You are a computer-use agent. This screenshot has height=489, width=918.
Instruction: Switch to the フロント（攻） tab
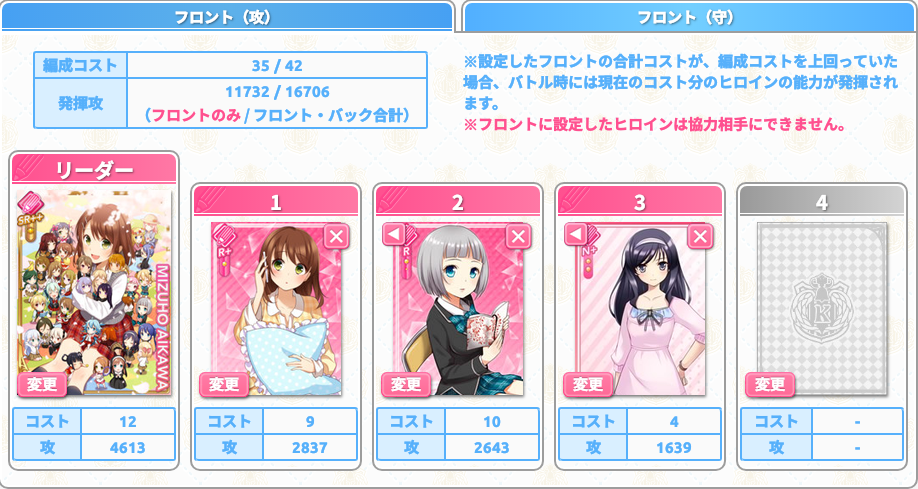tap(228, 16)
